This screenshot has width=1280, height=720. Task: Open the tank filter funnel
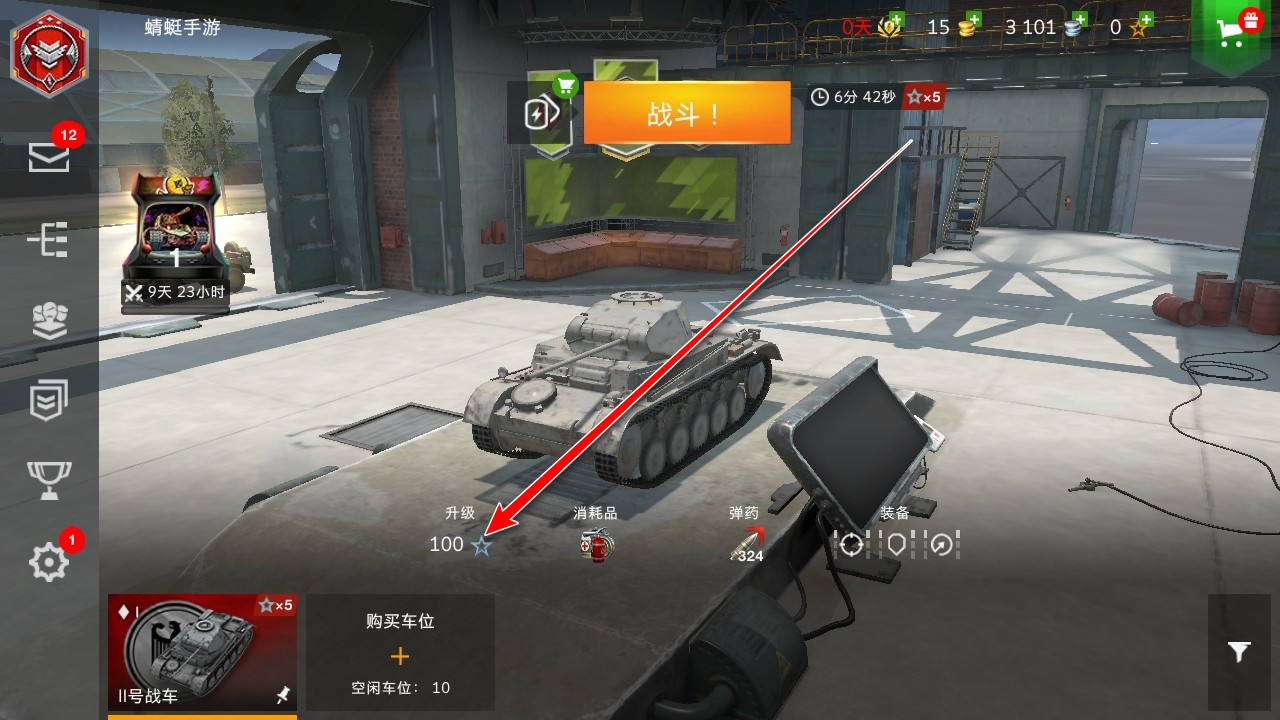pyautogui.click(x=1239, y=652)
